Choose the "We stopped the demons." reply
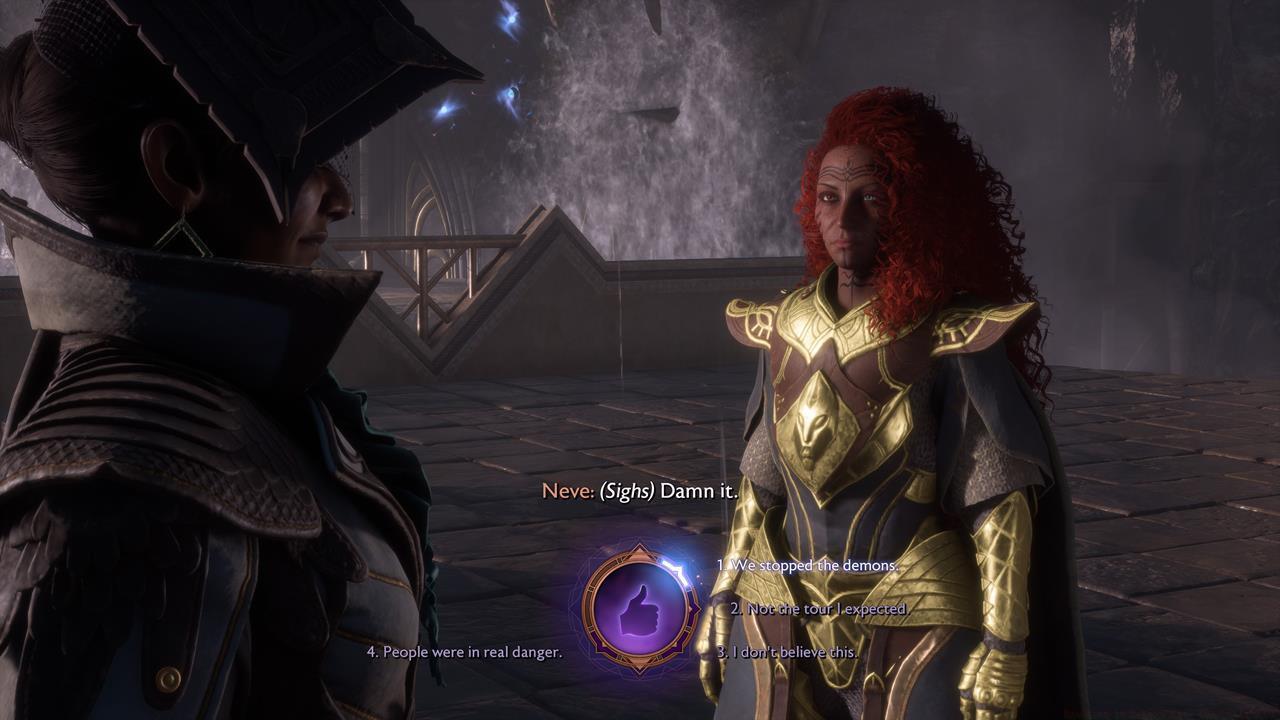The width and height of the screenshot is (1280, 720). [x=810, y=565]
